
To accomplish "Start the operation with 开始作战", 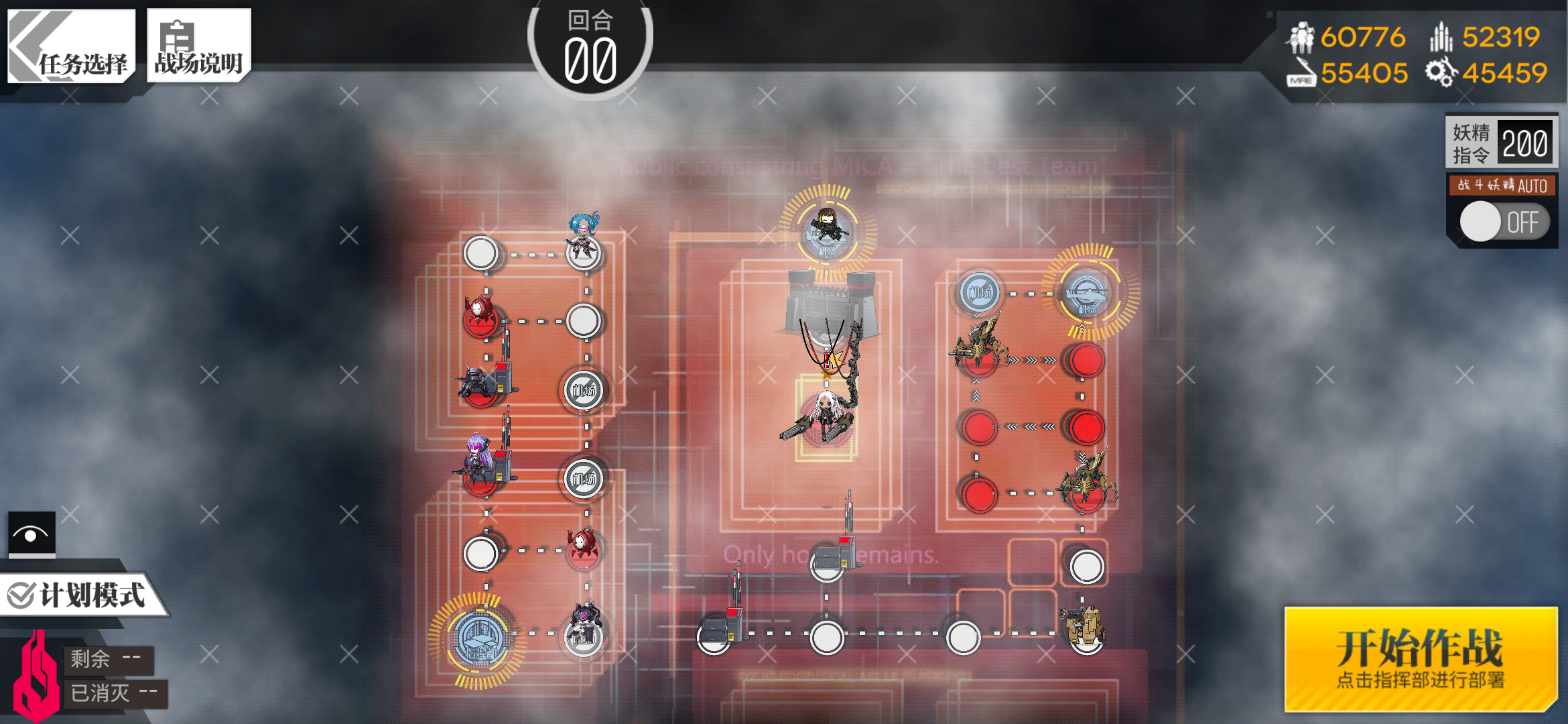I will pyautogui.click(x=1420, y=659).
